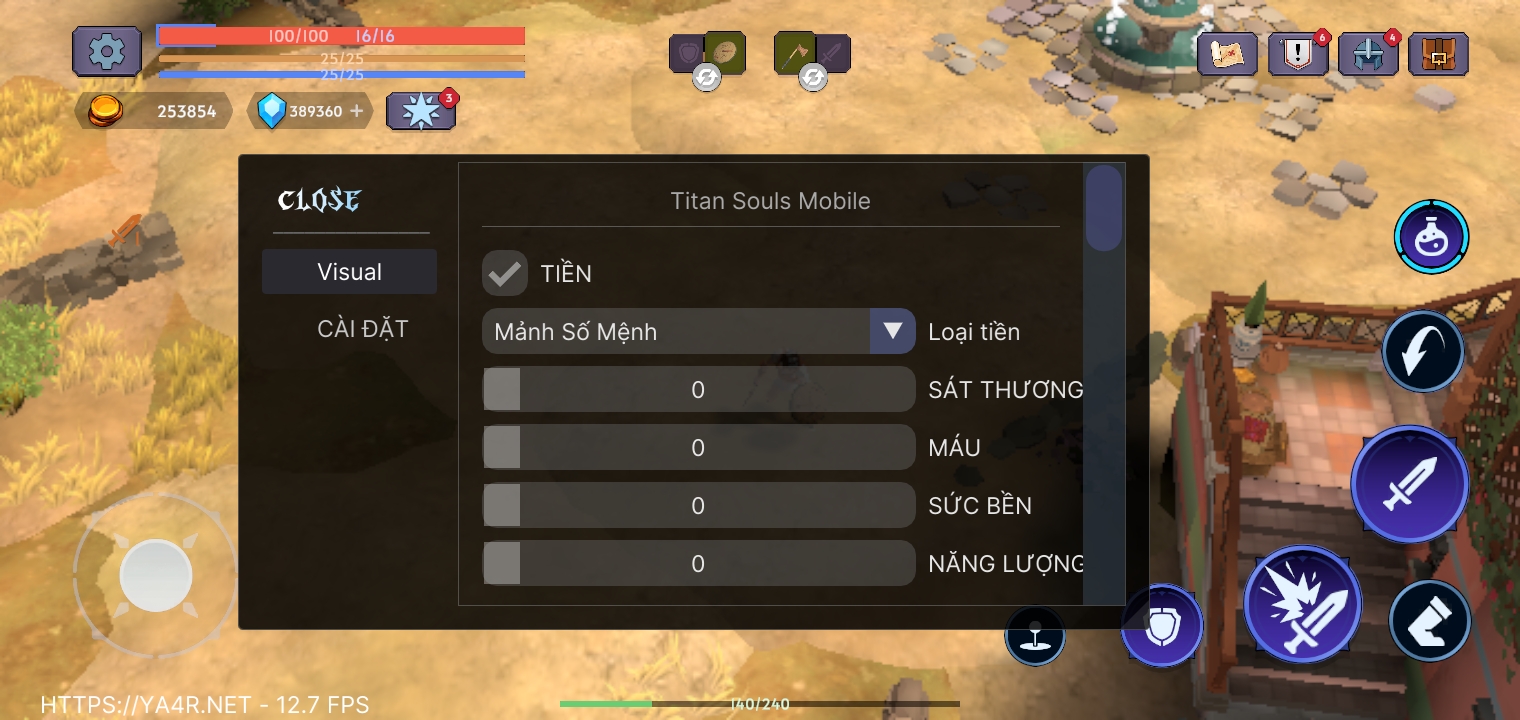Uncheck the TIỀN checkbox
Viewport: 1520px width, 720px height.
point(505,272)
